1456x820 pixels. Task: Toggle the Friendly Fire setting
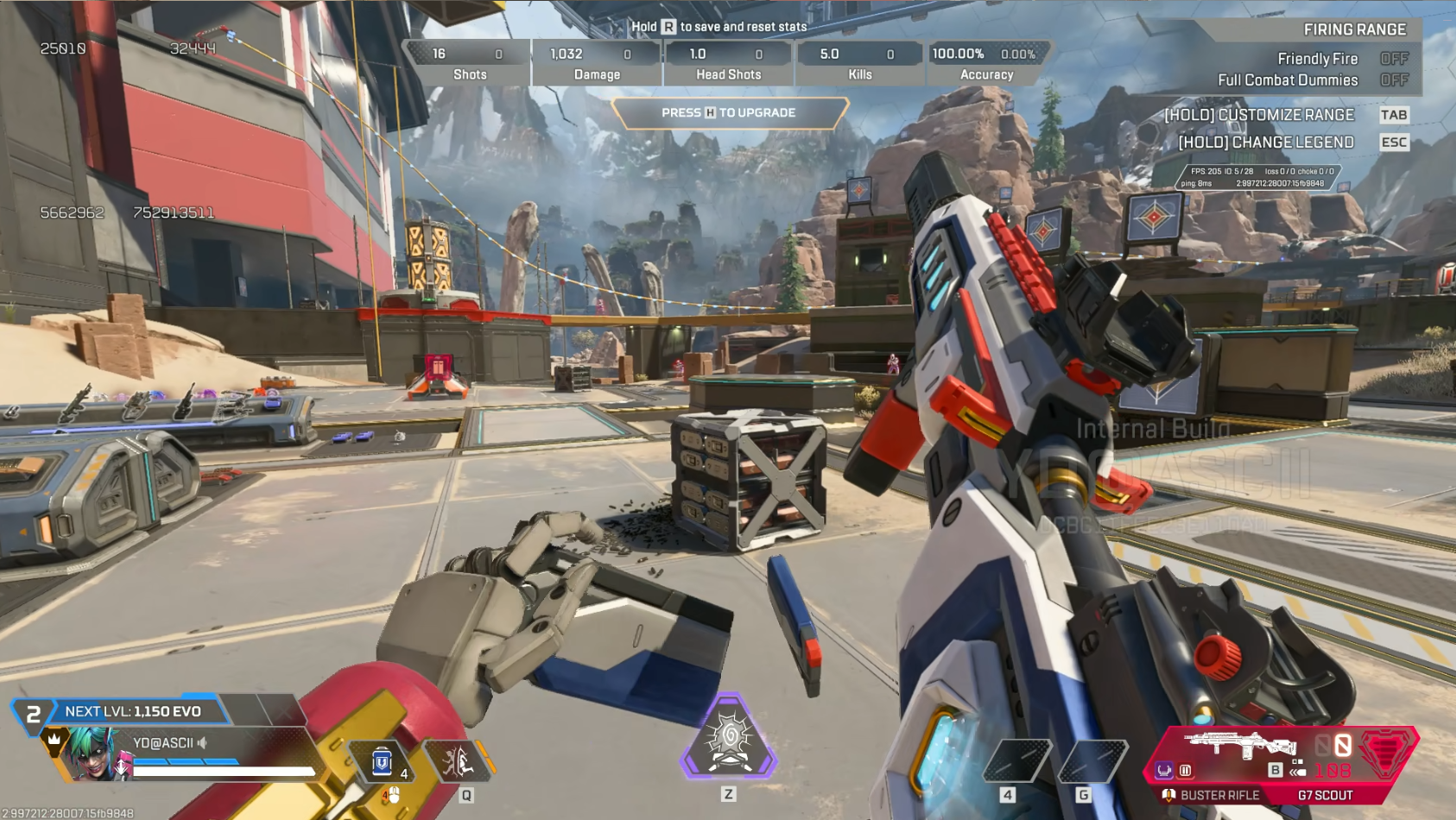click(x=1393, y=59)
